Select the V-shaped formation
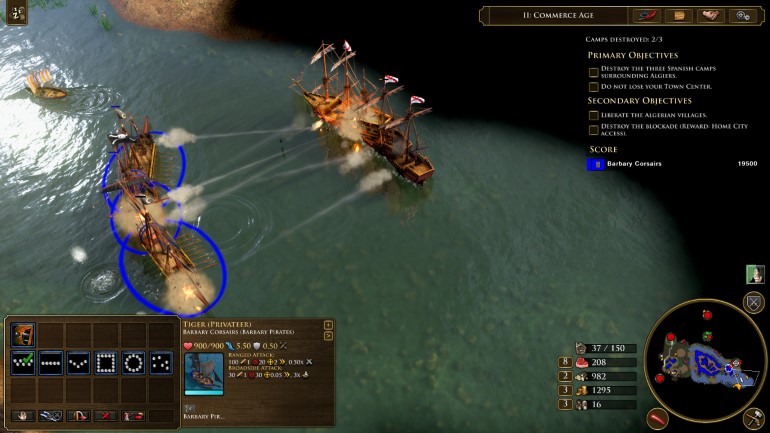 (78, 363)
